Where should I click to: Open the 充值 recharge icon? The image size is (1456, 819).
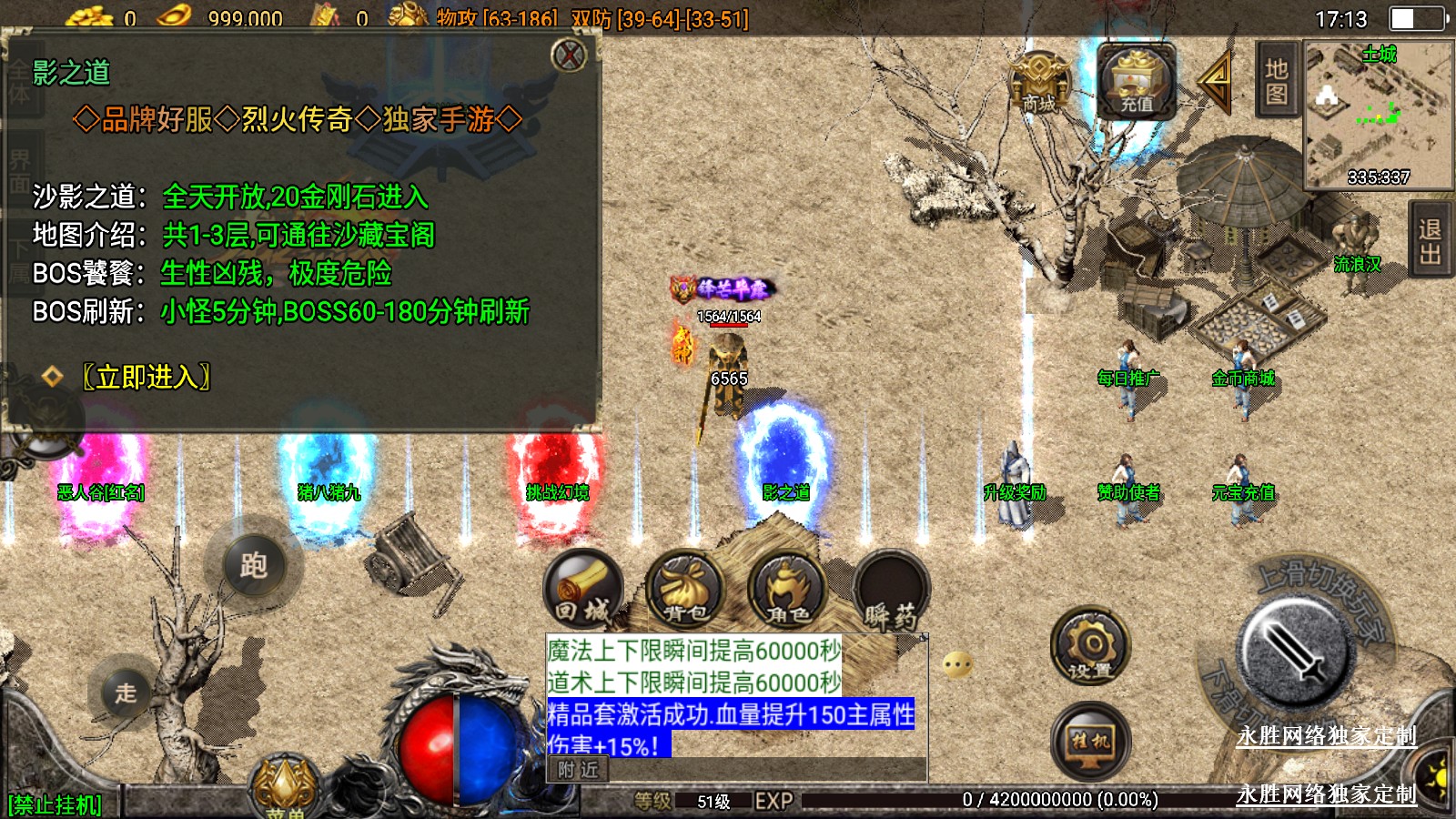pos(1136,82)
